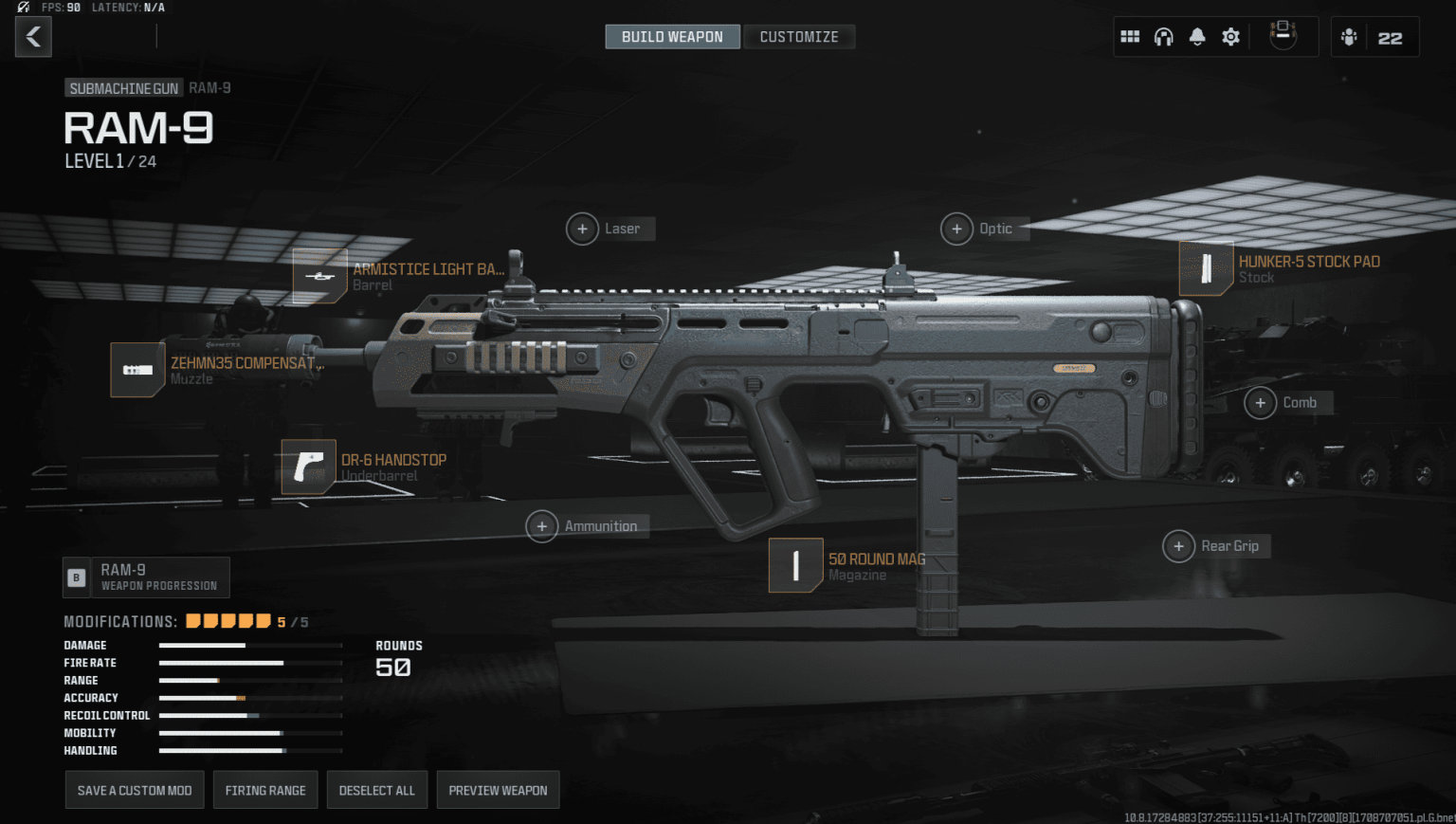Open the Firing Range
This screenshot has height=824, width=1456.
coord(265,789)
